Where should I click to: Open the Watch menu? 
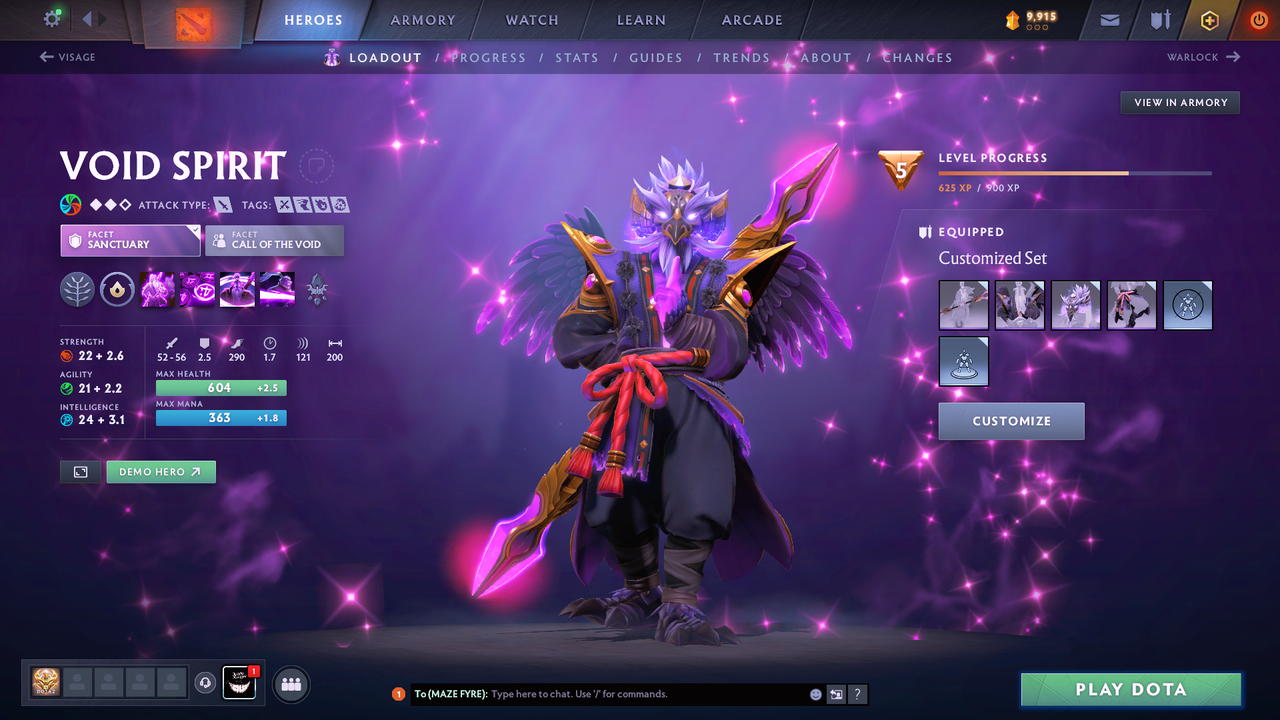click(531, 20)
